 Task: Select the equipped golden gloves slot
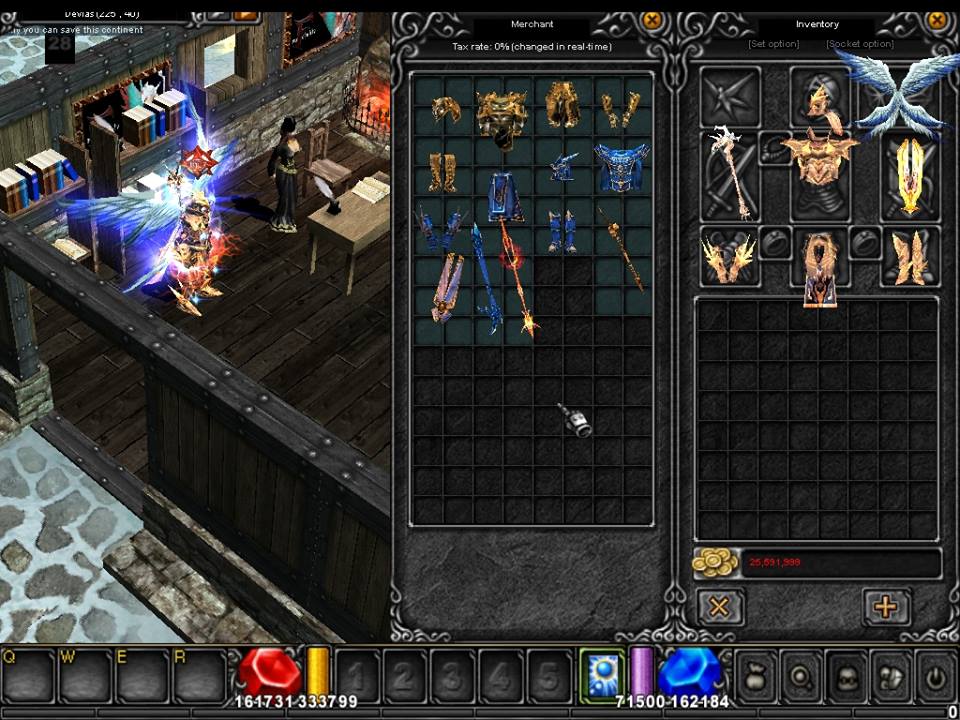pos(729,256)
